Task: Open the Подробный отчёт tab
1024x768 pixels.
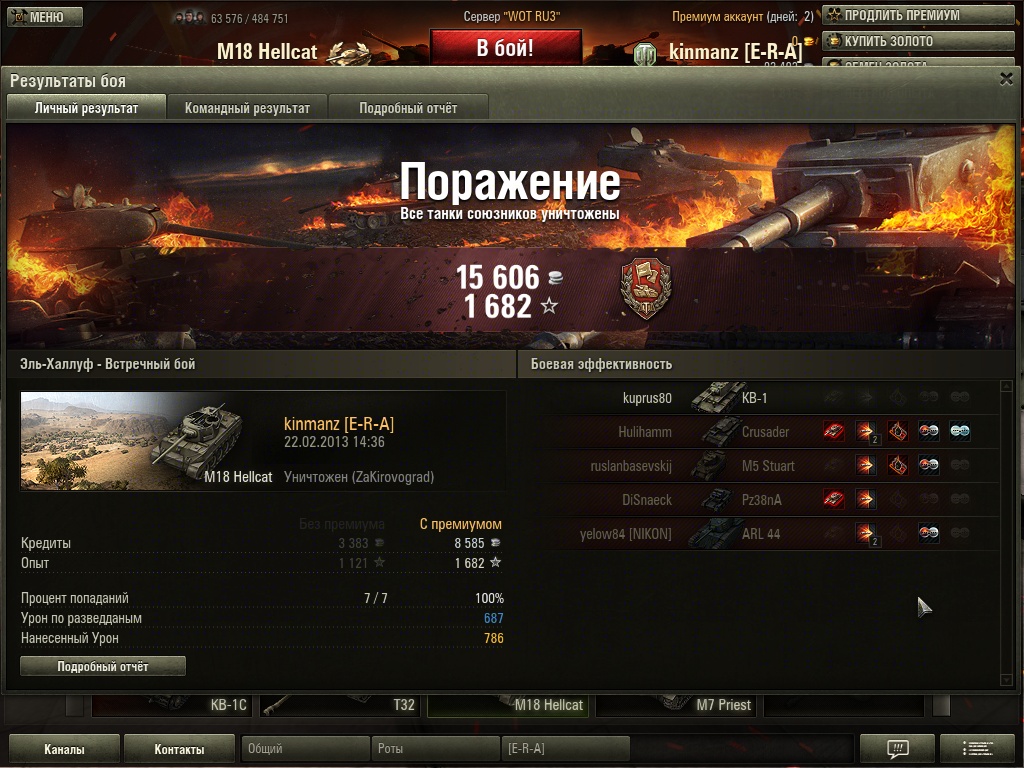Action: coord(408,108)
